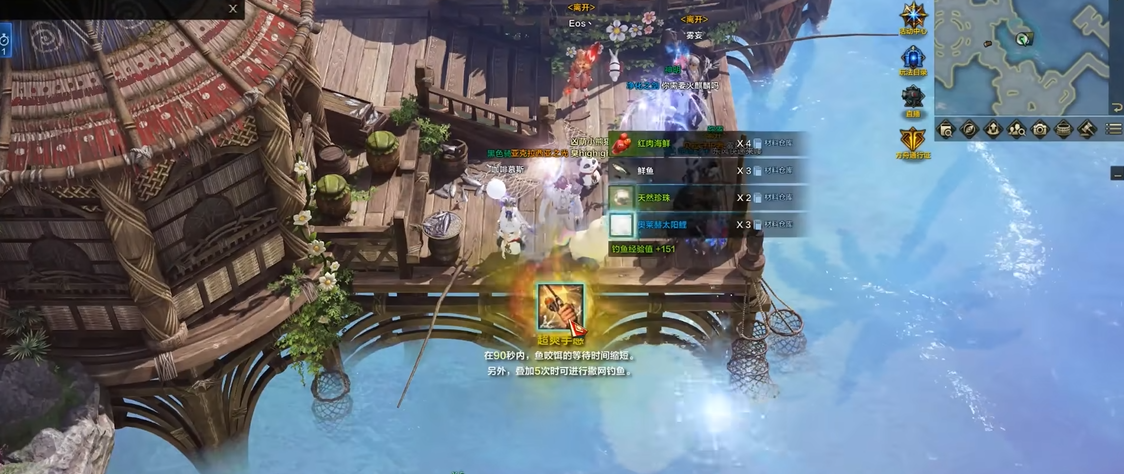This screenshot has height=474, width=1124.
Task: Close the black bar with the X
Action: [233, 9]
